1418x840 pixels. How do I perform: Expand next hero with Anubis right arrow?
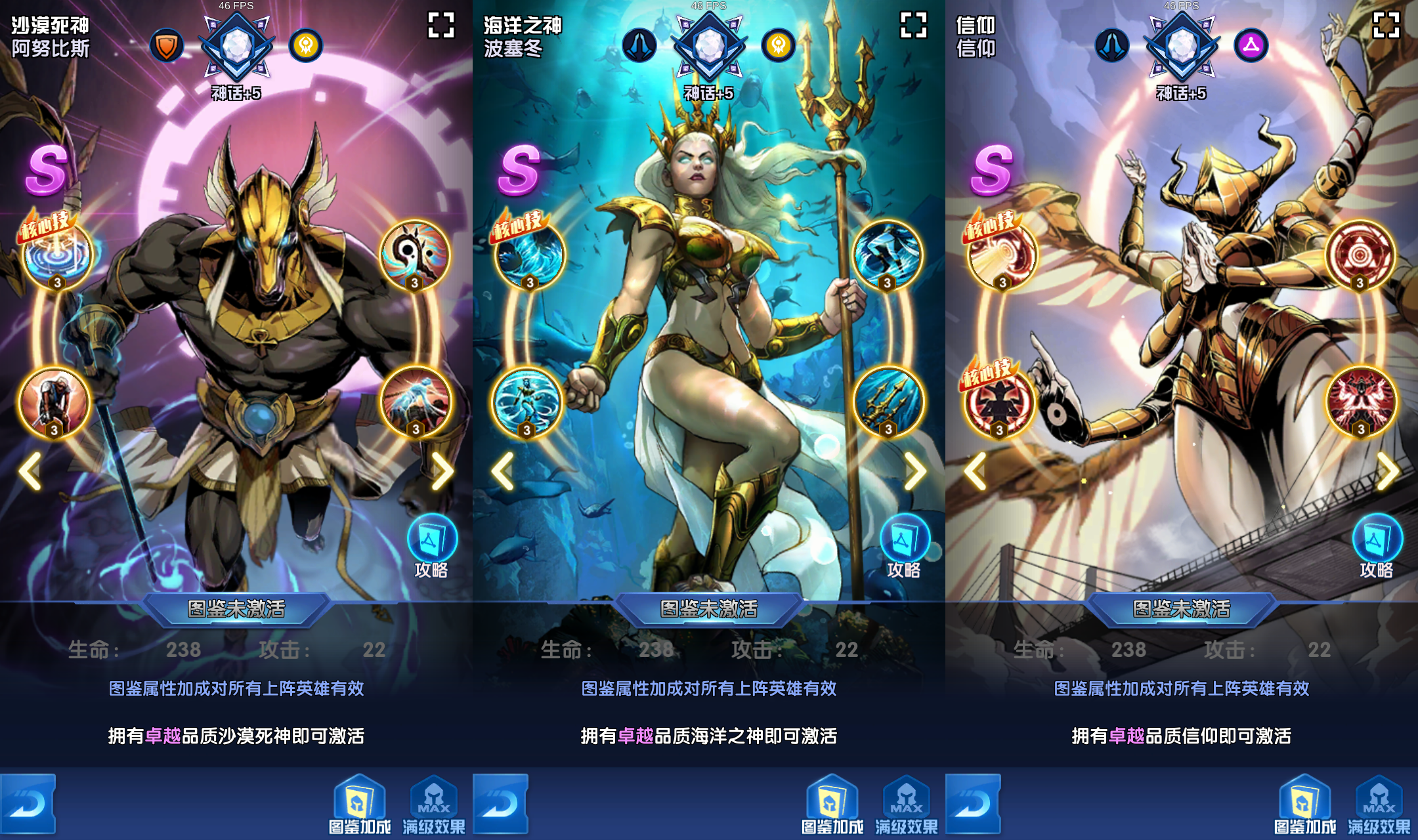click(442, 470)
